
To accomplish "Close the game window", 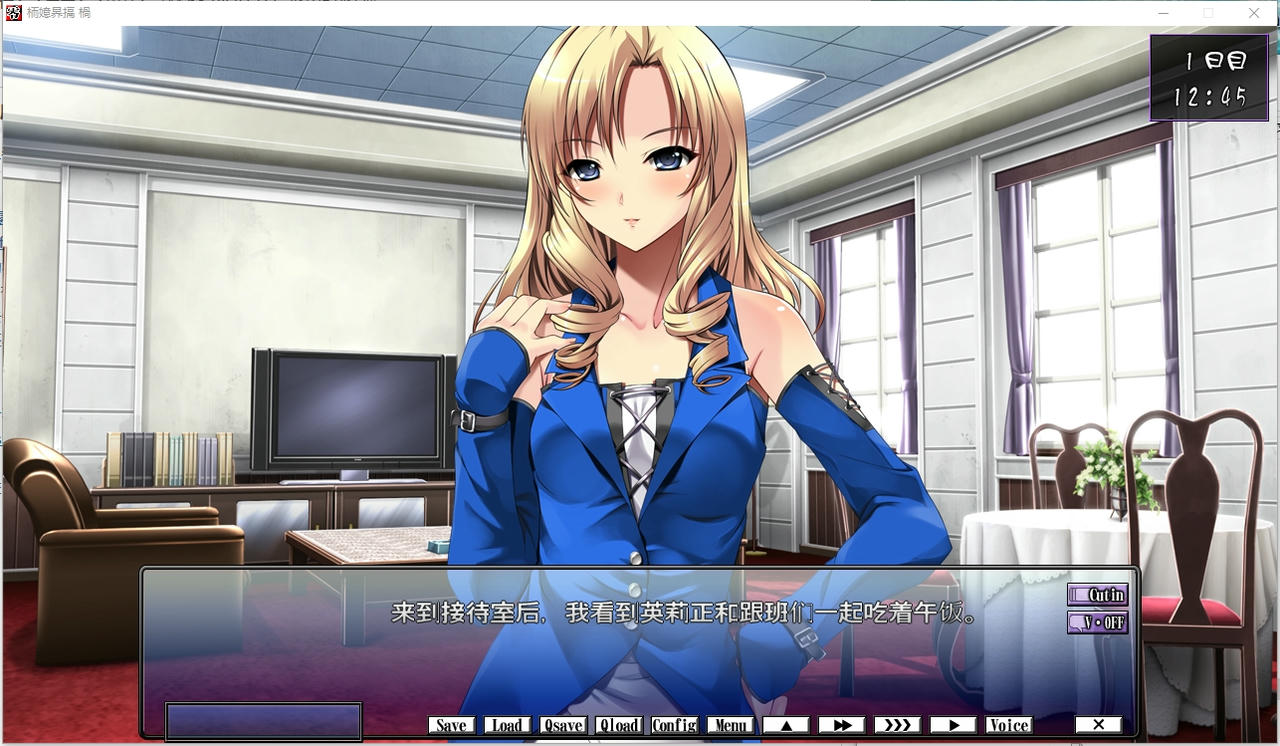I will pyautogui.click(x=1254, y=13).
